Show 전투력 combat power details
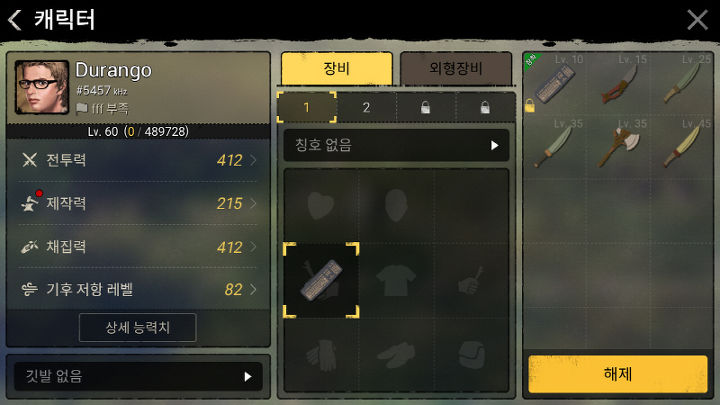The height and width of the screenshot is (405, 720). (138, 160)
